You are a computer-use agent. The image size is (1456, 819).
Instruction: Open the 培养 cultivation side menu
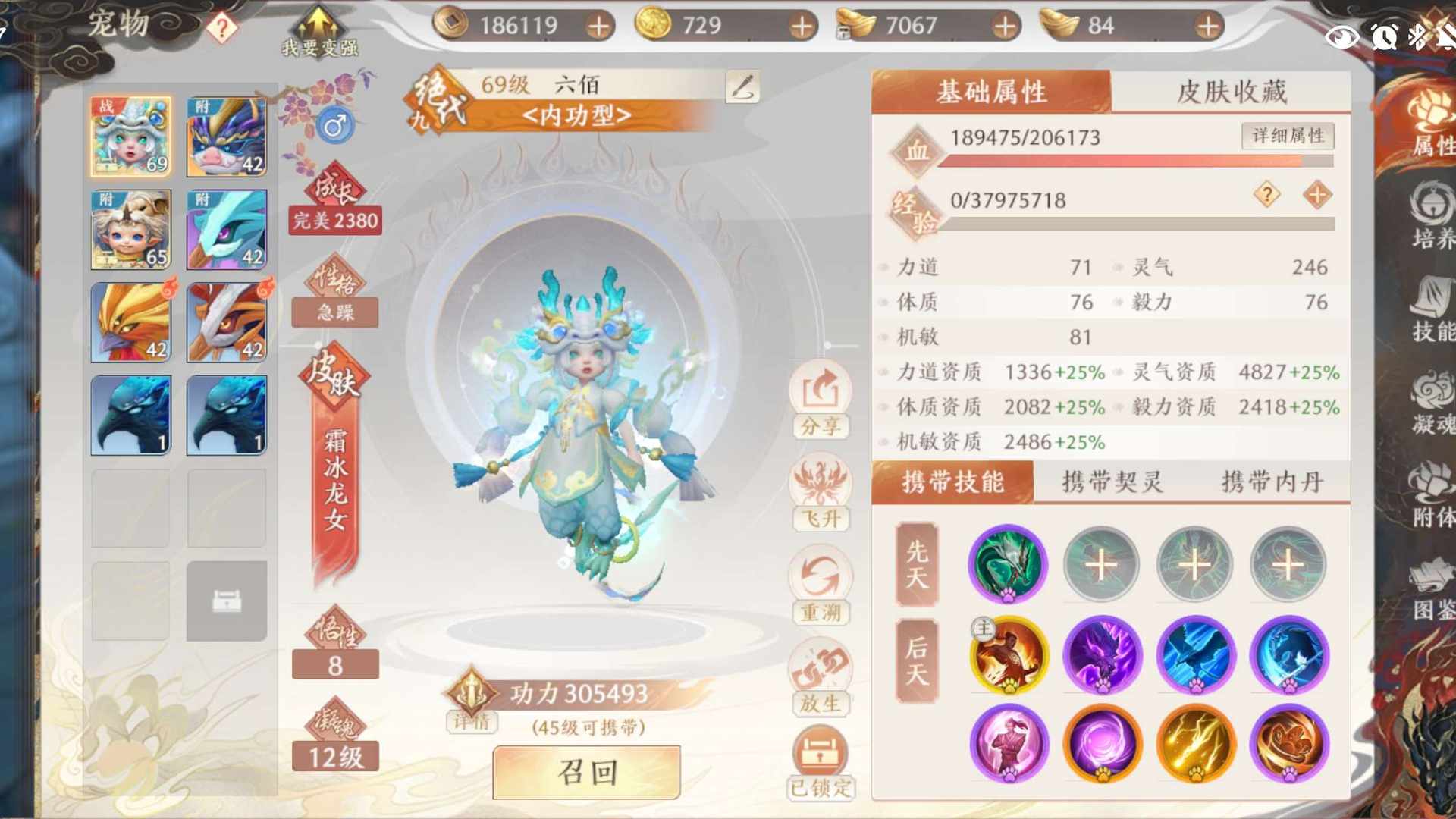[1432, 216]
